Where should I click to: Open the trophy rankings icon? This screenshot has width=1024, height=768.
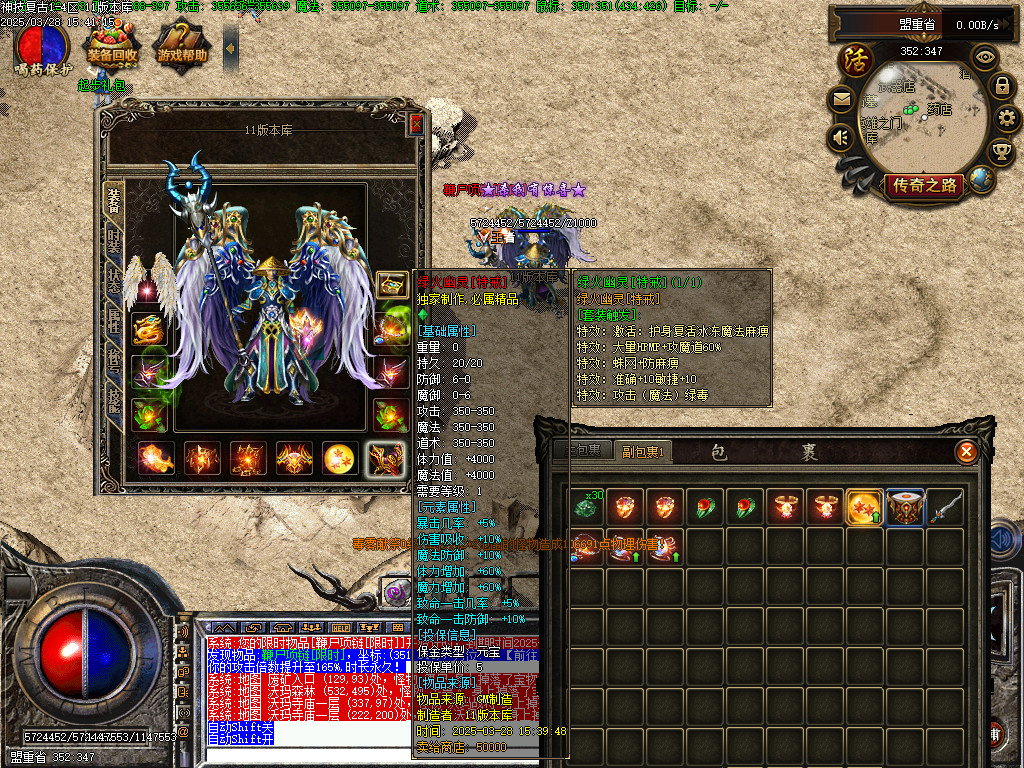(x=1001, y=151)
